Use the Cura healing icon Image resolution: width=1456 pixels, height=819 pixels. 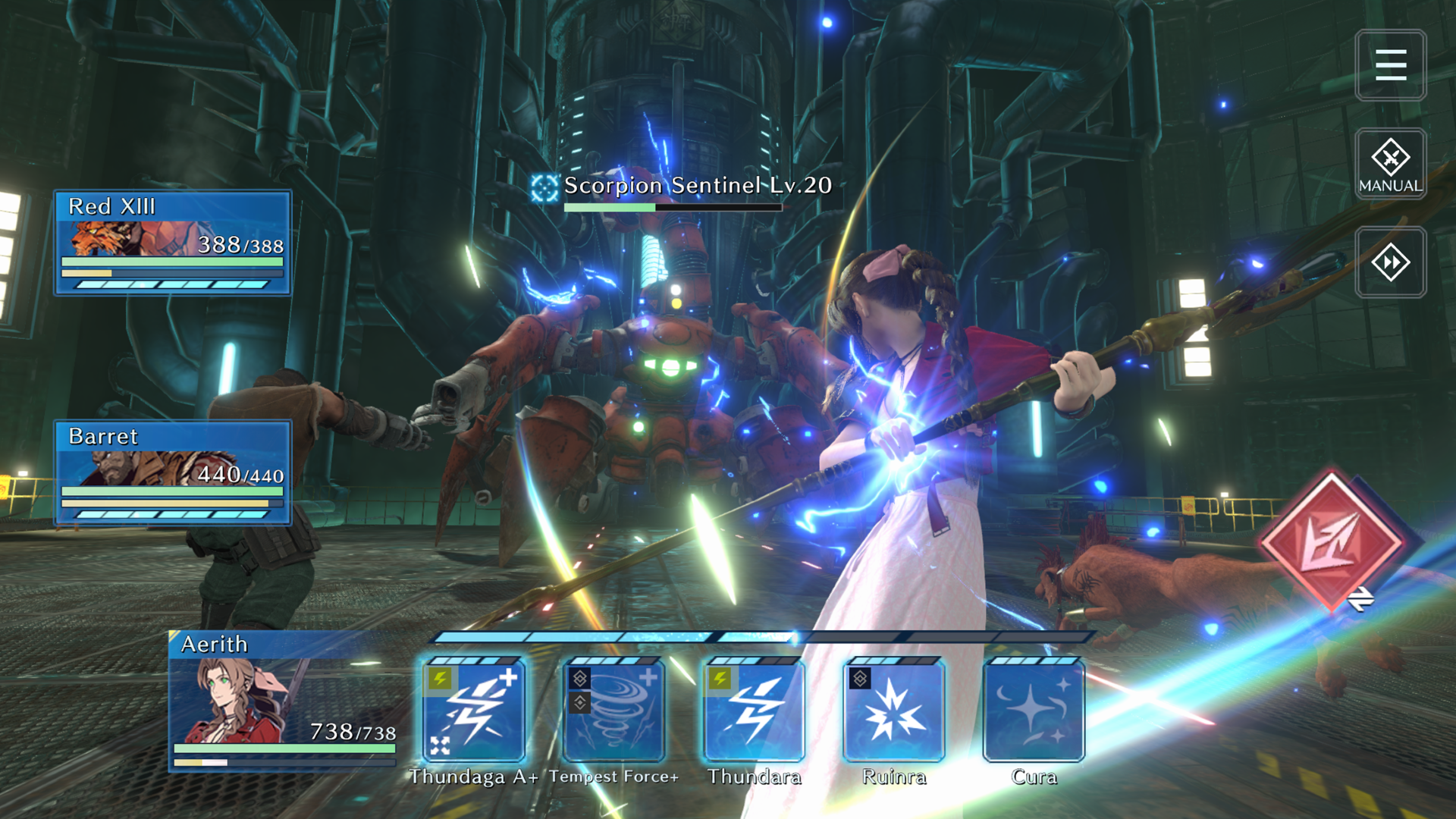click(1034, 711)
